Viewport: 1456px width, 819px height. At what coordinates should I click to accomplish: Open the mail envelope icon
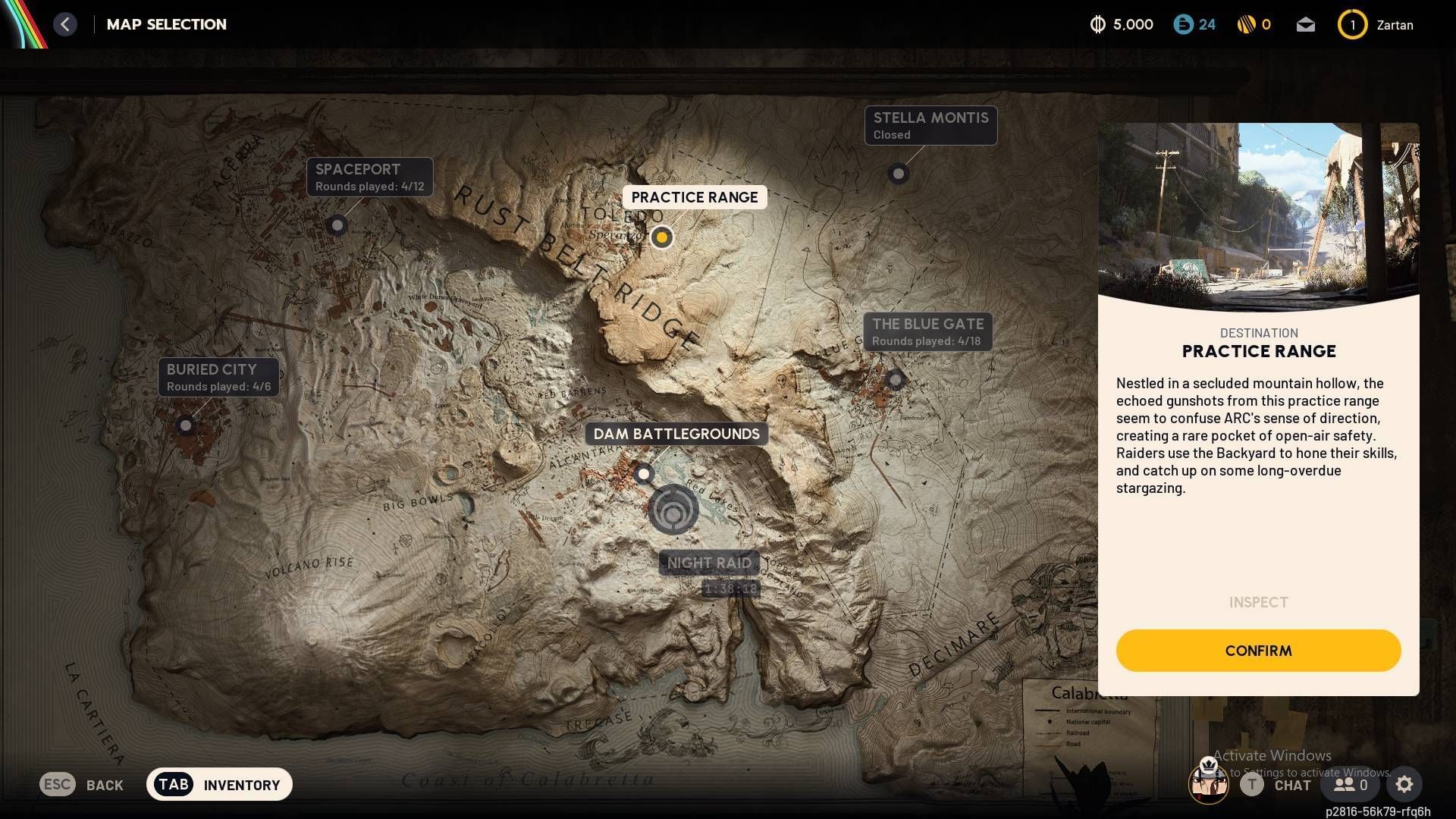tap(1306, 24)
